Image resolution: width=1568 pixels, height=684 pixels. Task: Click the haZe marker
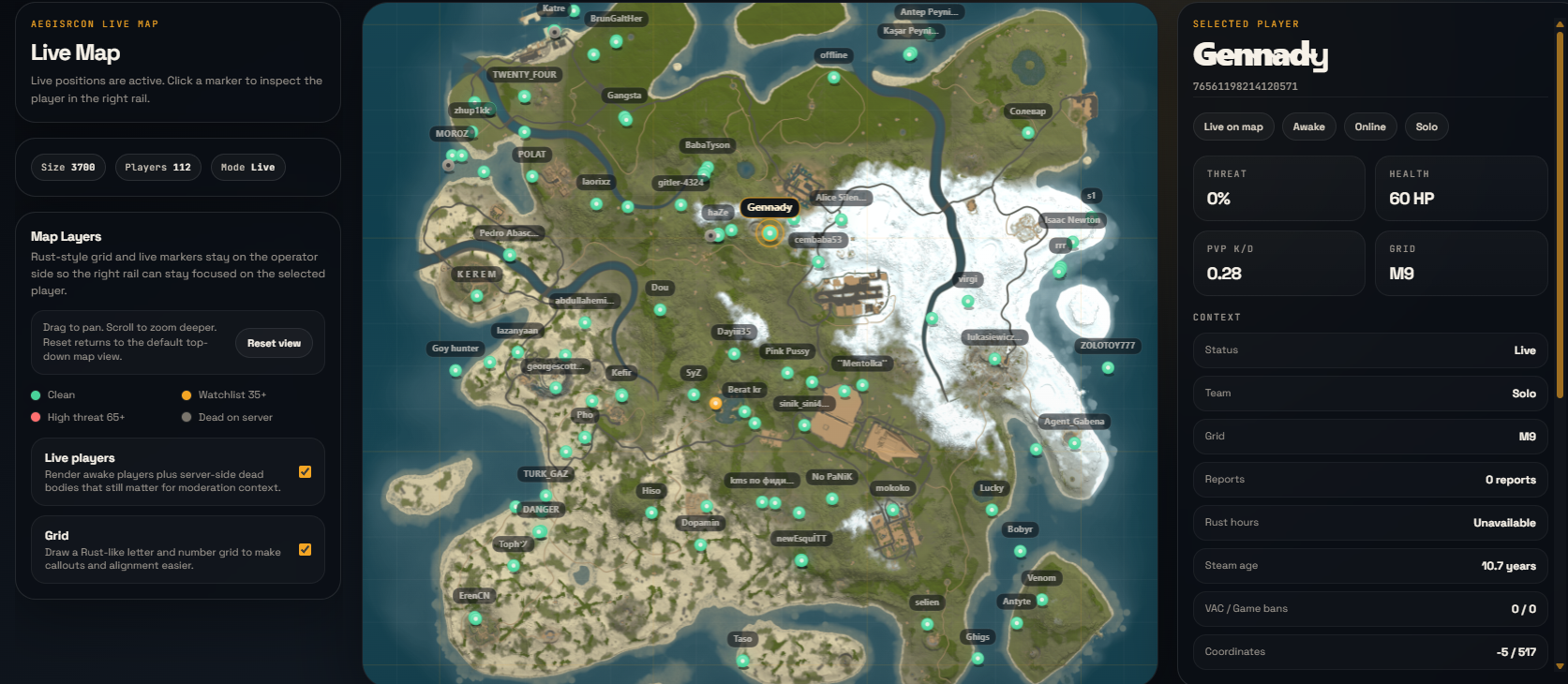pyautogui.click(x=717, y=213)
